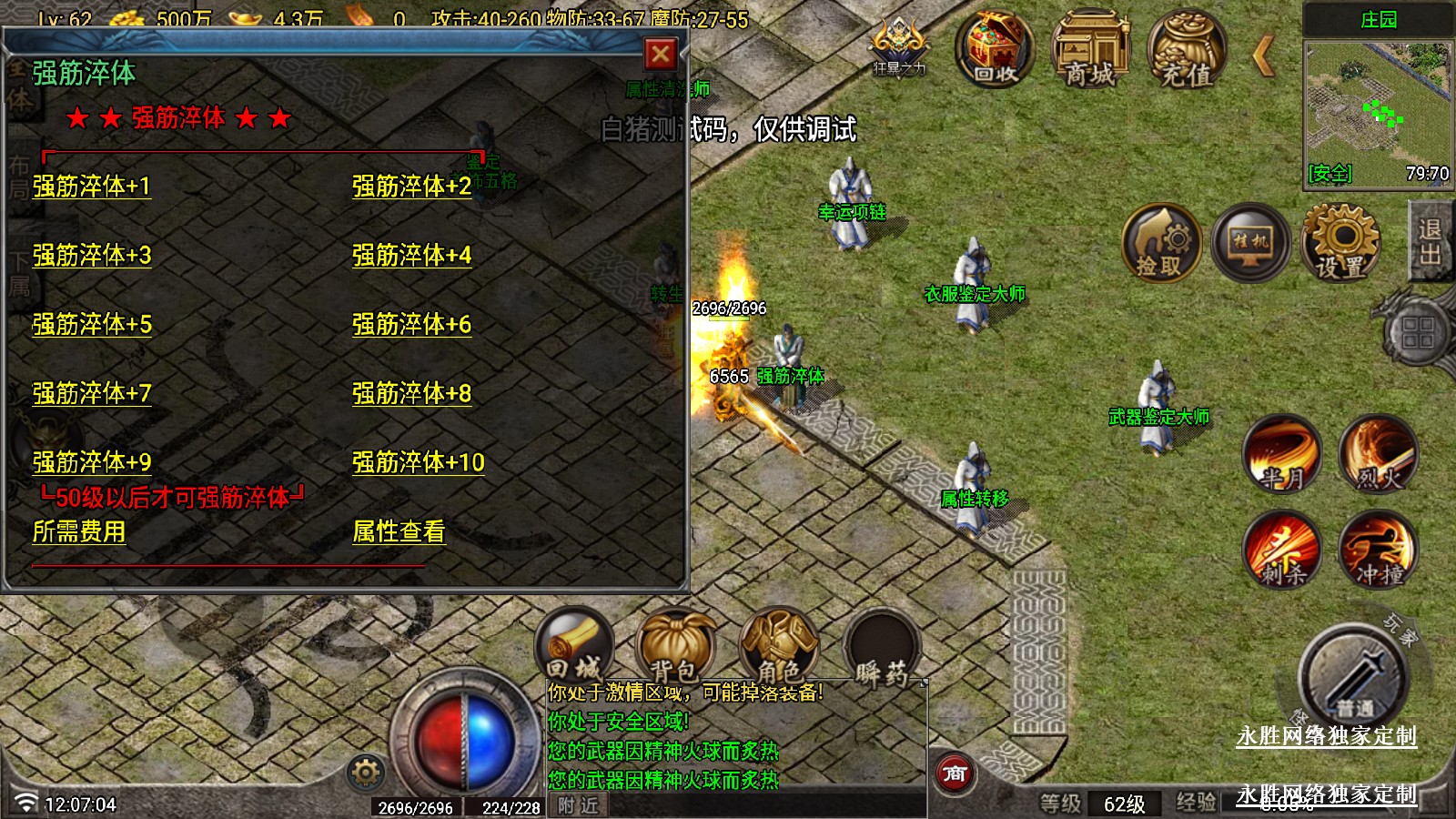View 属性查看 attribute details
1456x819 pixels.
point(399,531)
